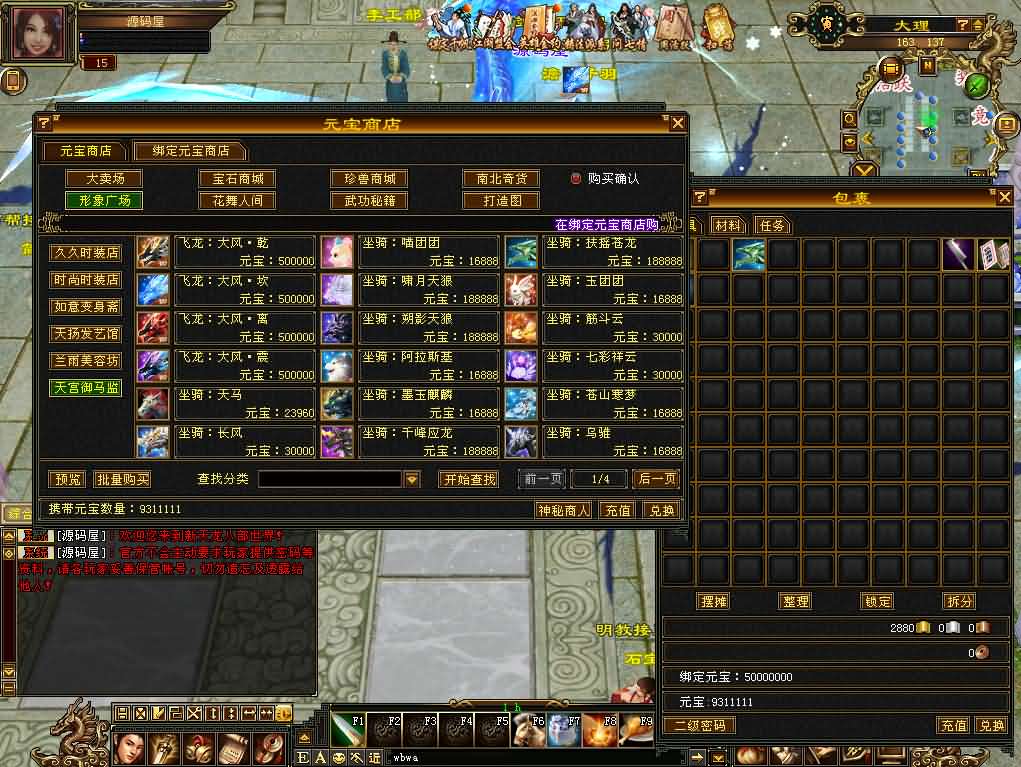
Task: Start search with 开始查找
Action: click(x=468, y=479)
